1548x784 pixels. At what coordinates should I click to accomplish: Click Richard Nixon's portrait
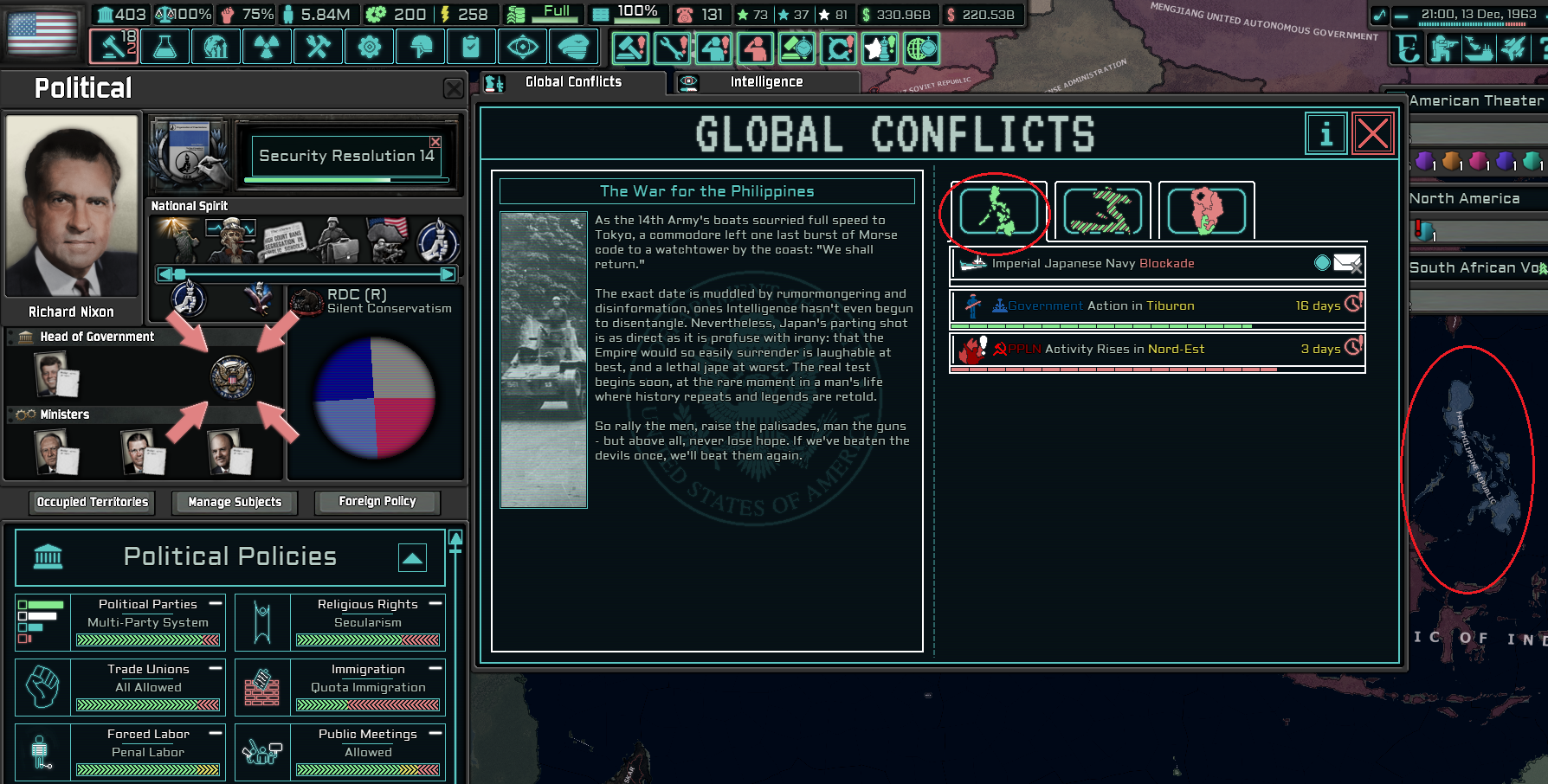[72, 206]
